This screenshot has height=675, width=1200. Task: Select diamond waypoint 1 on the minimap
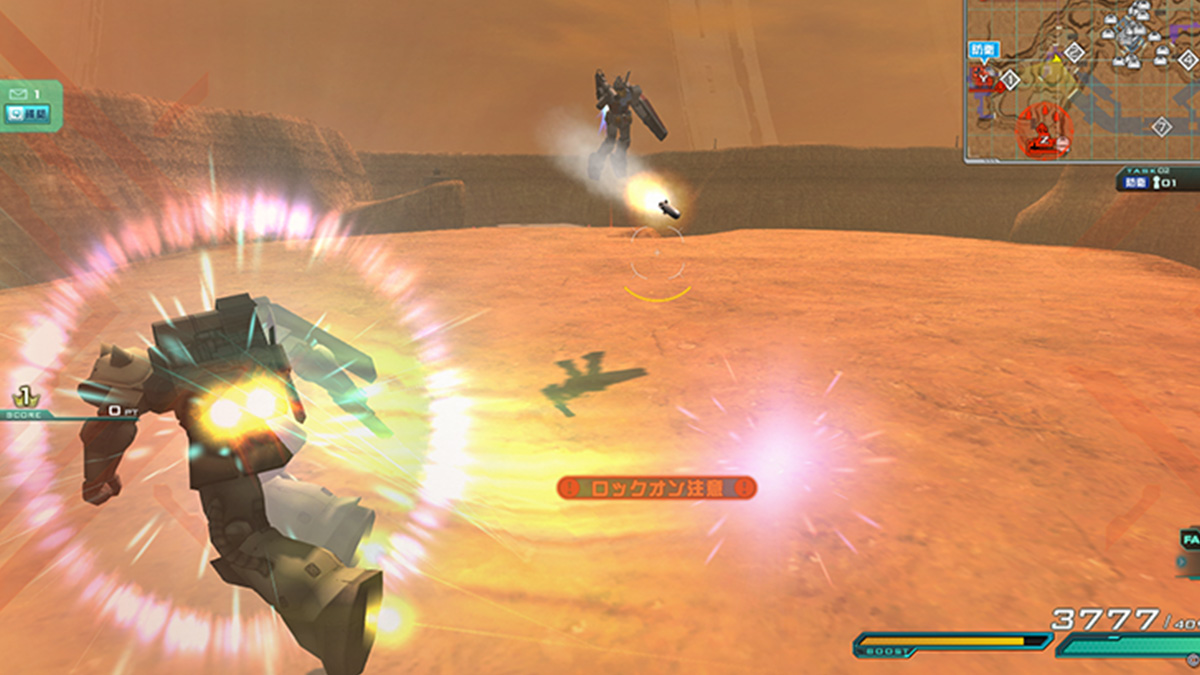(x=1010, y=79)
